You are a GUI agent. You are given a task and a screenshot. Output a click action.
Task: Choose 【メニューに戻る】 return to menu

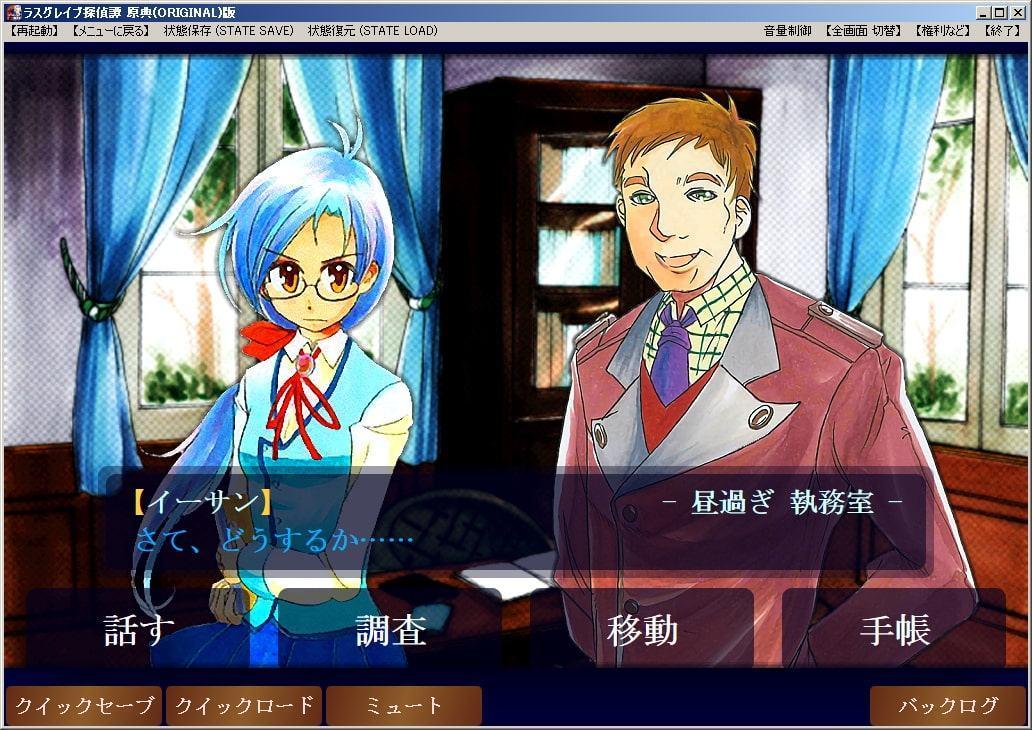click(111, 31)
